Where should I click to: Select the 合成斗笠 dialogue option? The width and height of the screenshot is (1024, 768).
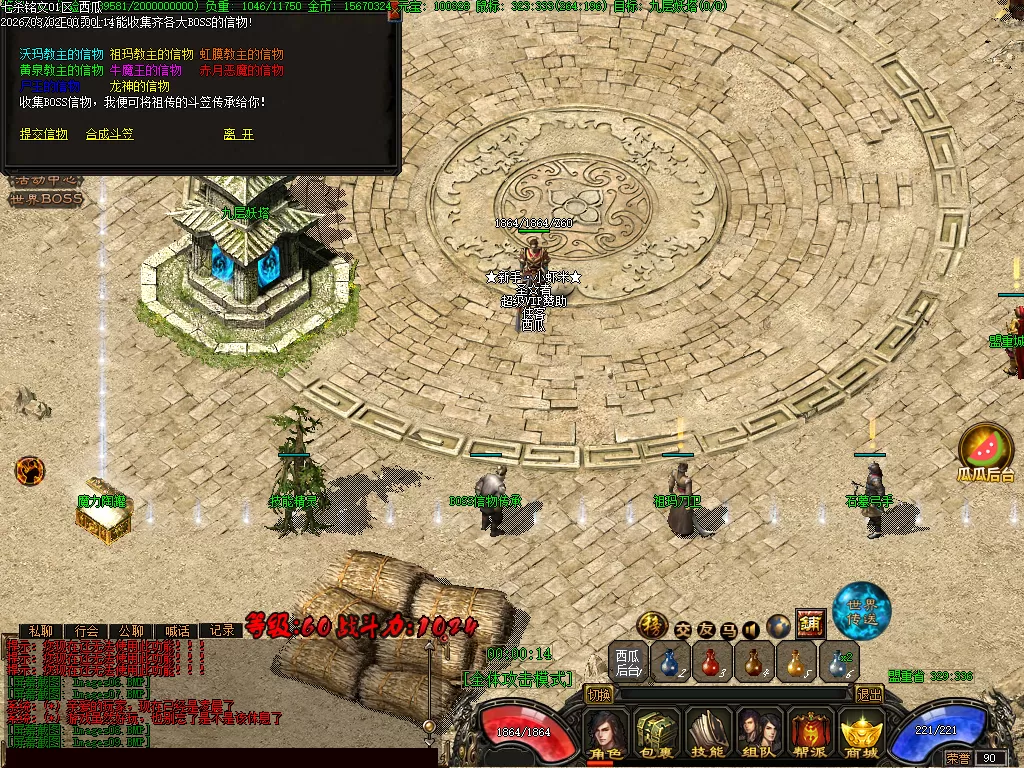tap(109, 134)
